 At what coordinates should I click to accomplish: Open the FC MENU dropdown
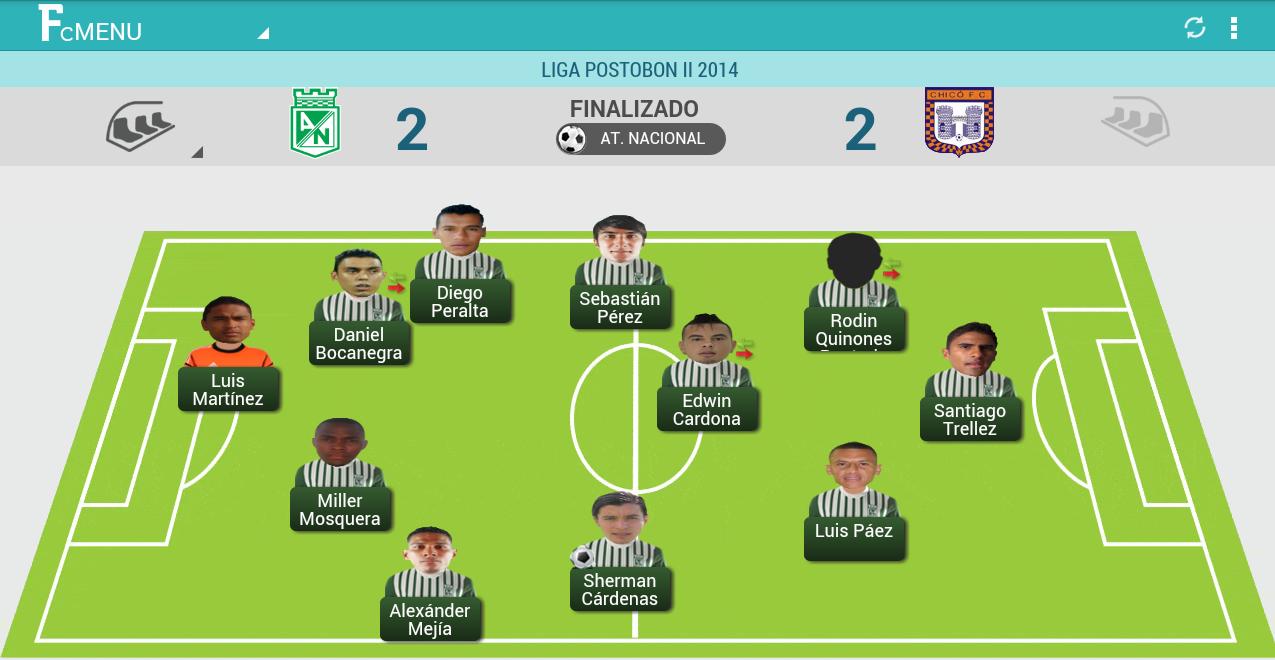pos(150,26)
